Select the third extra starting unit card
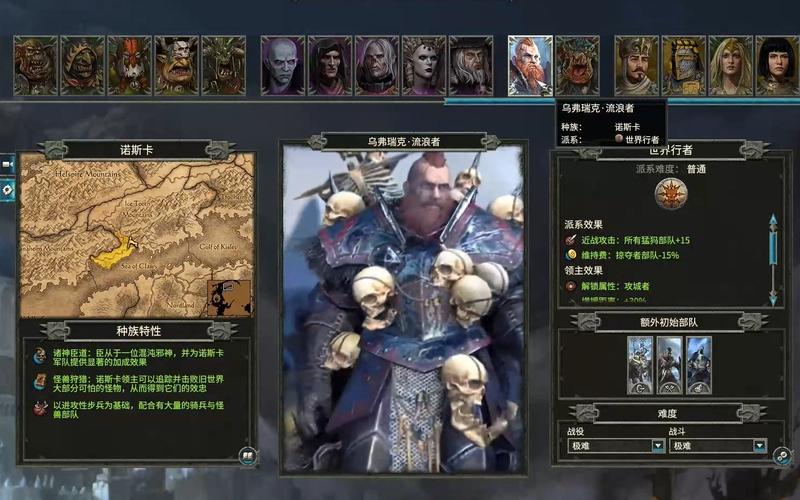The height and width of the screenshot is (500, 800). tap(699, 365)
